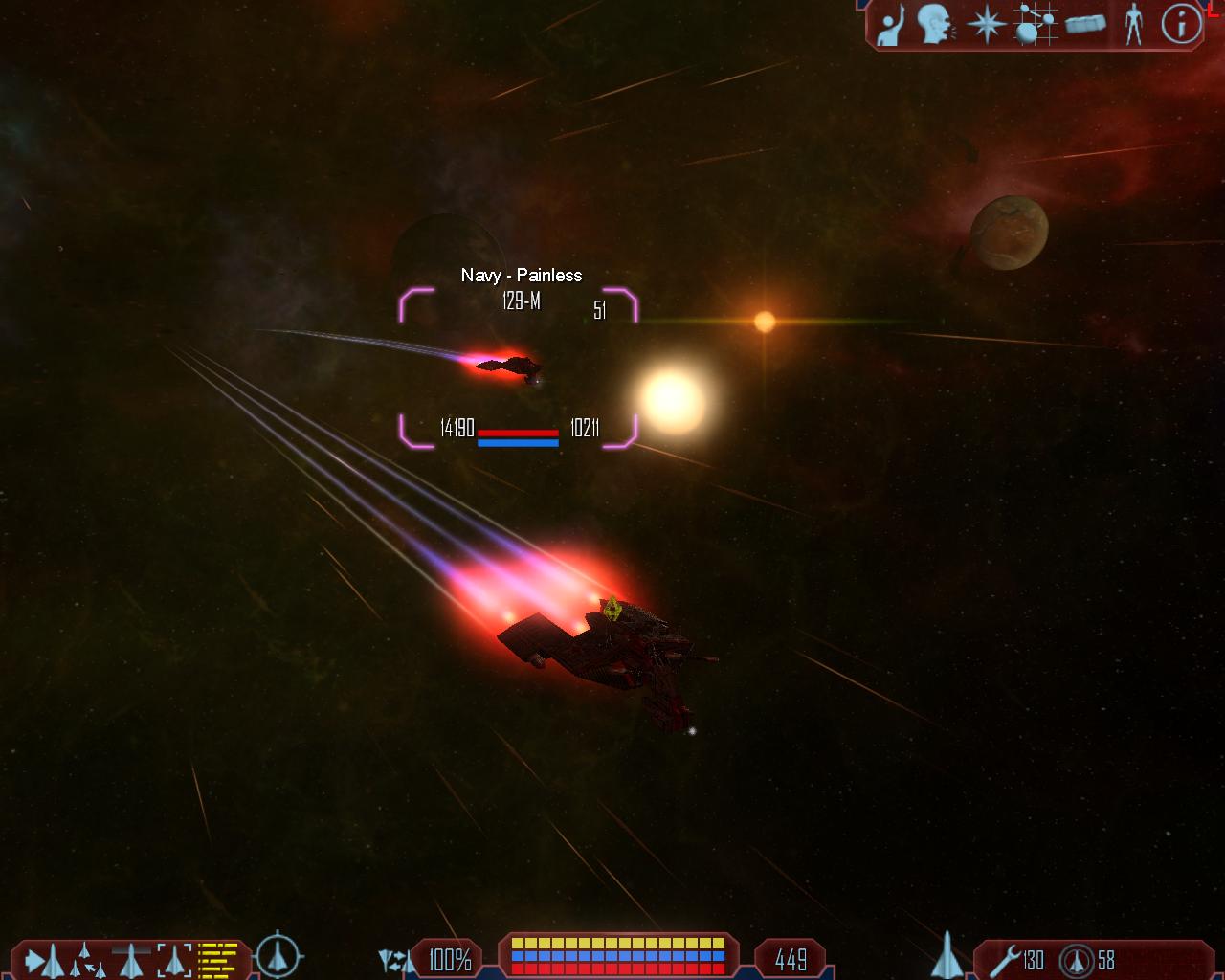Click the ship-in-crosshair circle icon
The height and width of the screenshot is (980, 1225).
tap(278, 955)
